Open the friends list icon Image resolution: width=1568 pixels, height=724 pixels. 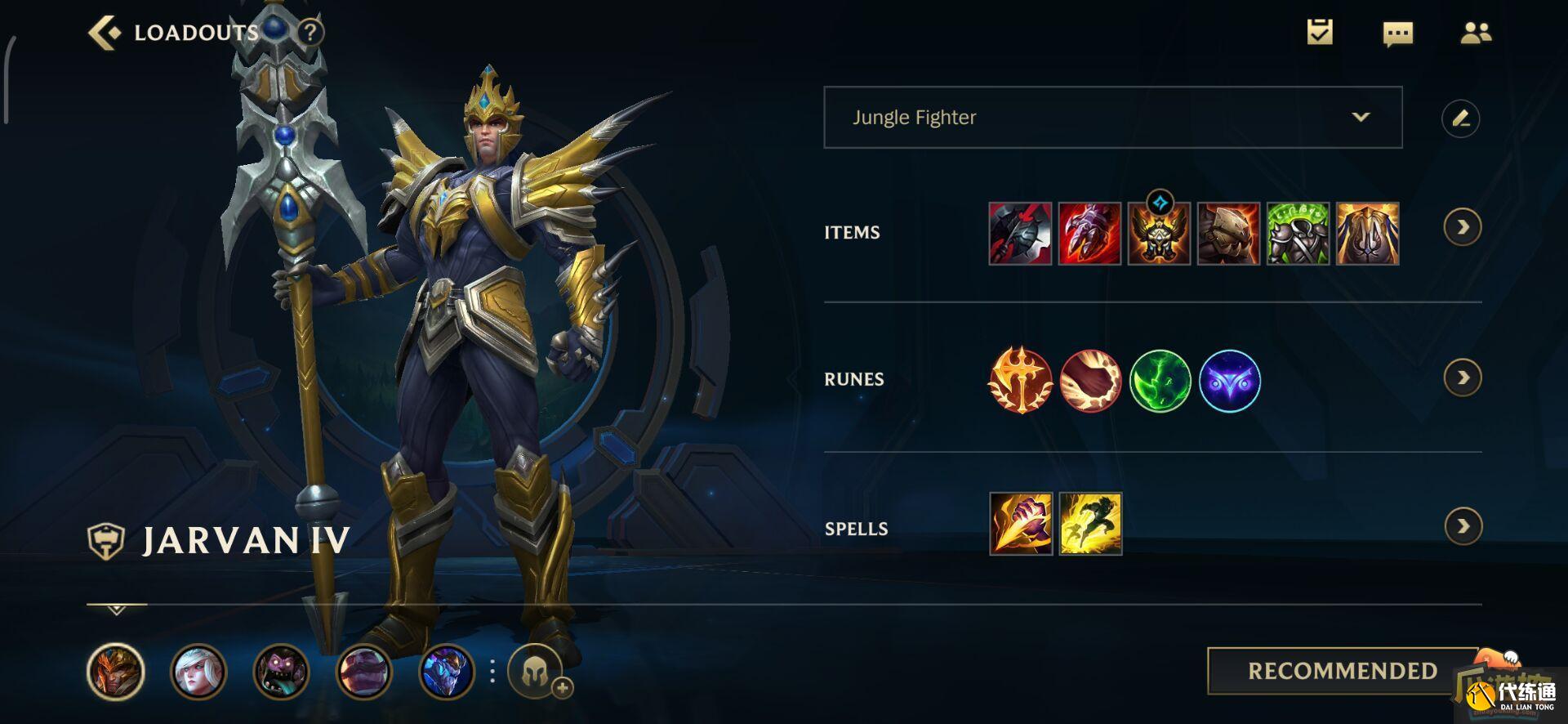[1475, 33]
